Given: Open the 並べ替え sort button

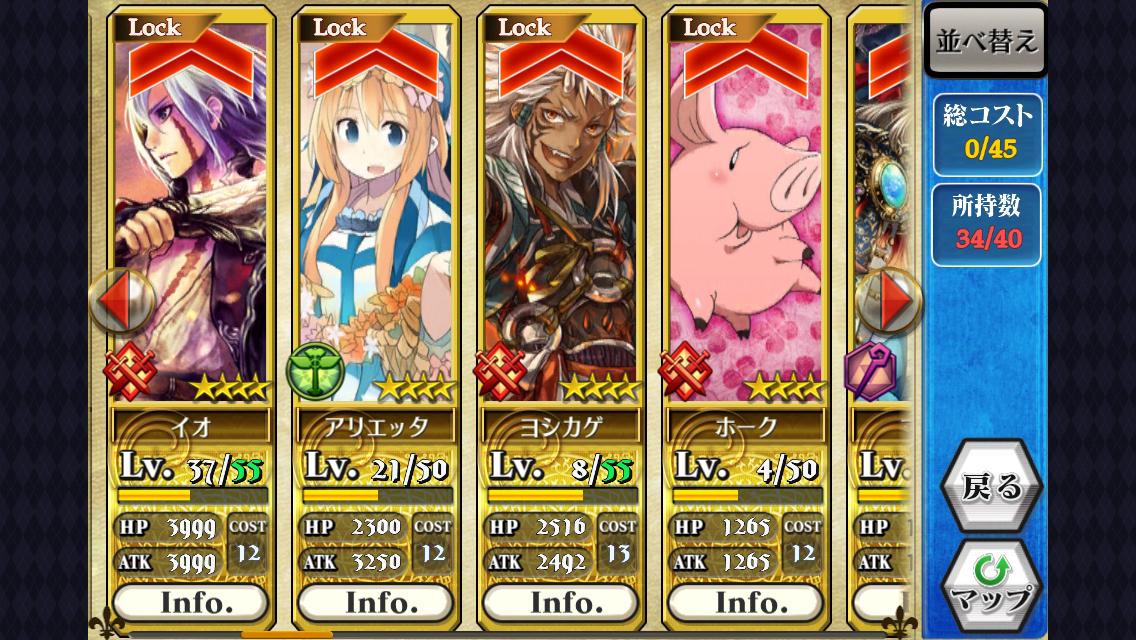Looking at the screenshot, I should [986, 42].
